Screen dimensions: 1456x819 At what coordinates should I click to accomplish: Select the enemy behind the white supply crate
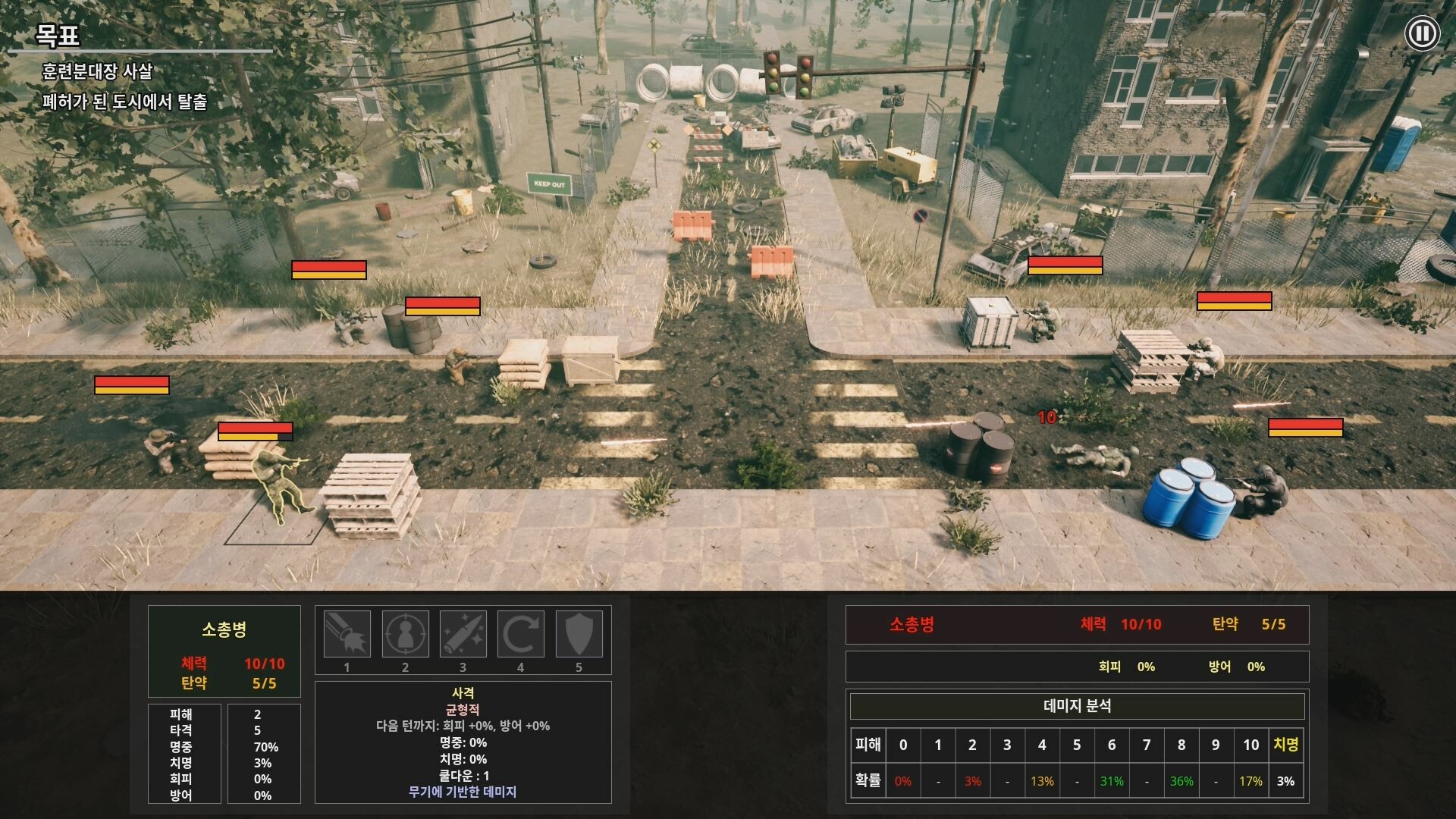[x=1043, y=318]
